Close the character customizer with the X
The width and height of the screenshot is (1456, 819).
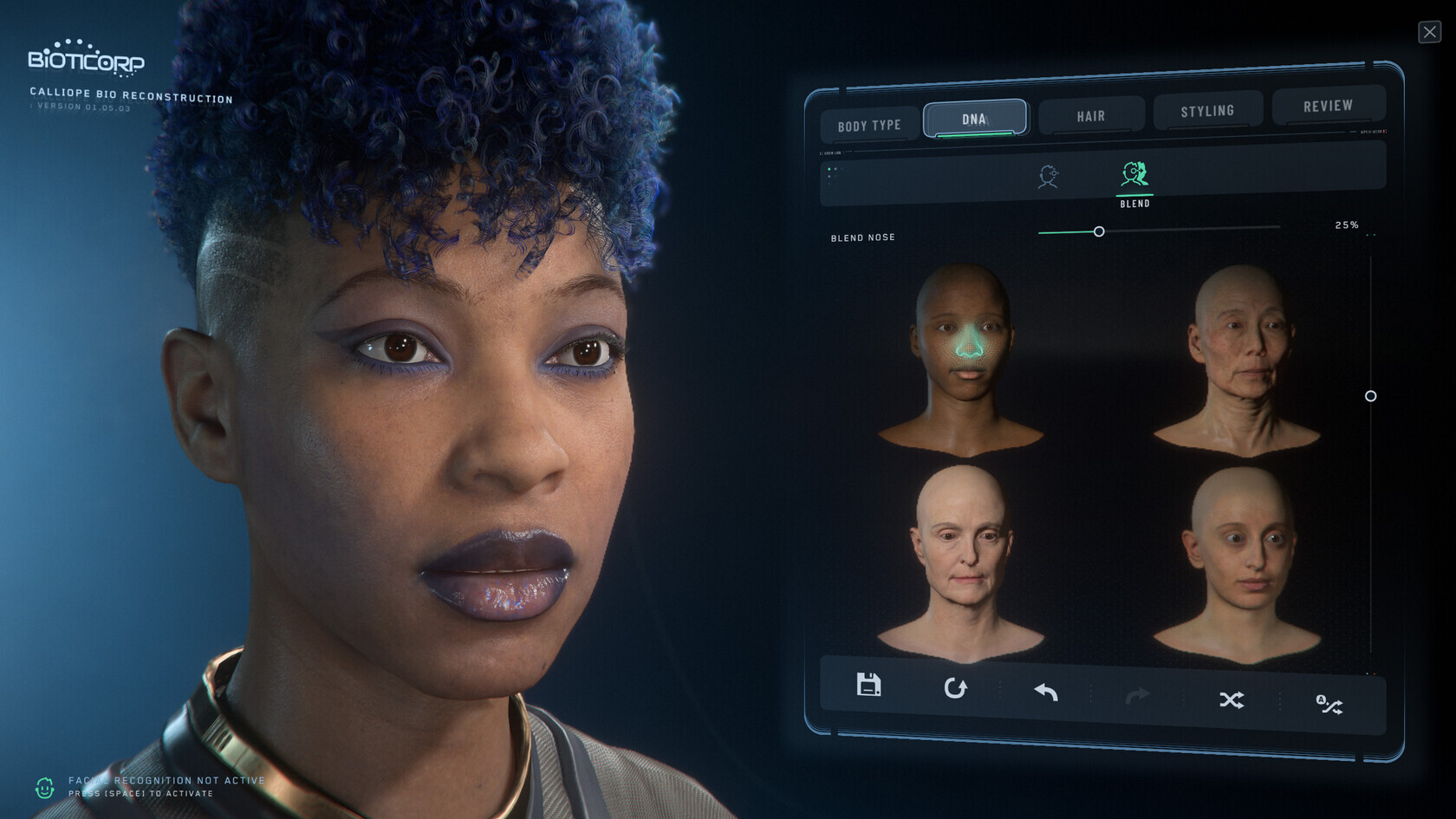tap(1429, 32)
